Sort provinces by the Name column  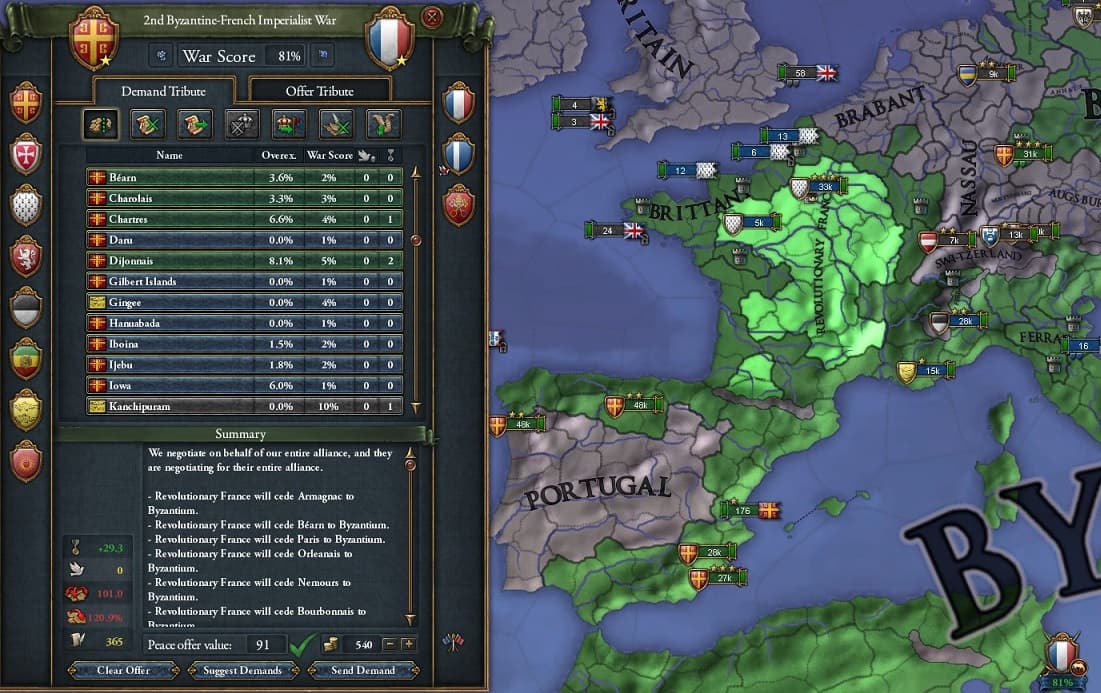(x=170, y=155)
